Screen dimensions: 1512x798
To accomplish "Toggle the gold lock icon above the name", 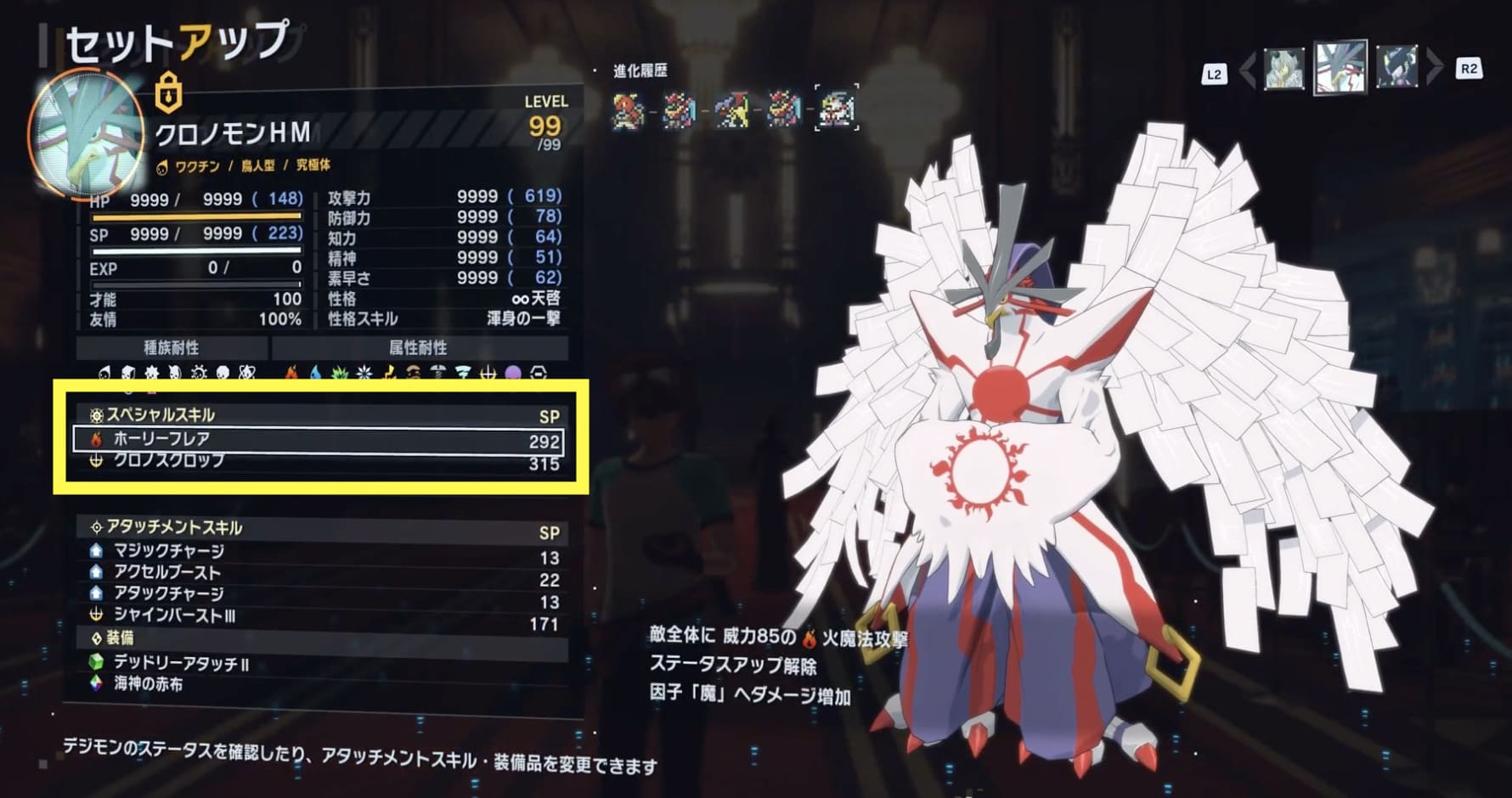I will [169, 91].
